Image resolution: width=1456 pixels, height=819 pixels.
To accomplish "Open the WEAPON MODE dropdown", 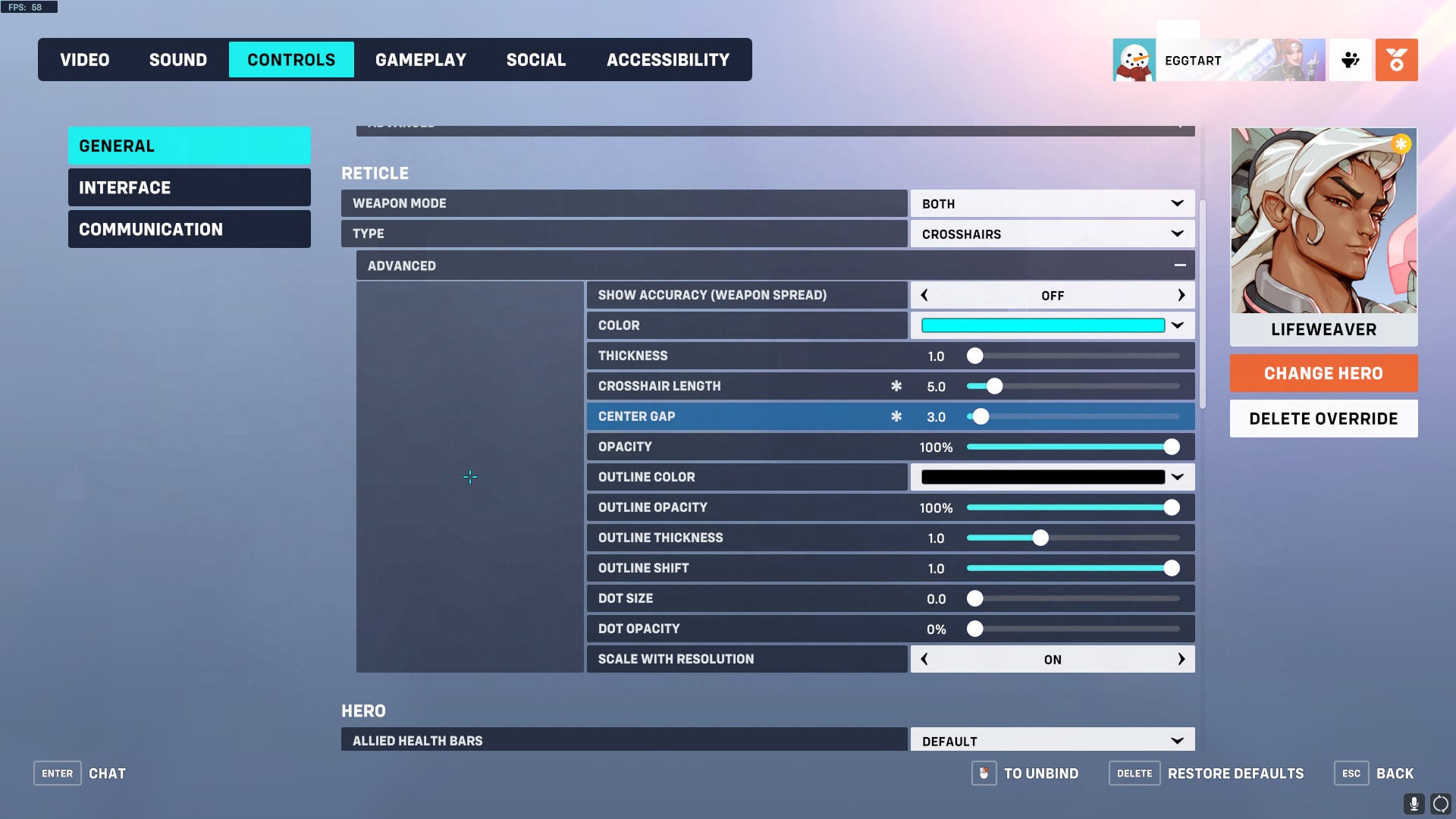I will (1053, 203).
